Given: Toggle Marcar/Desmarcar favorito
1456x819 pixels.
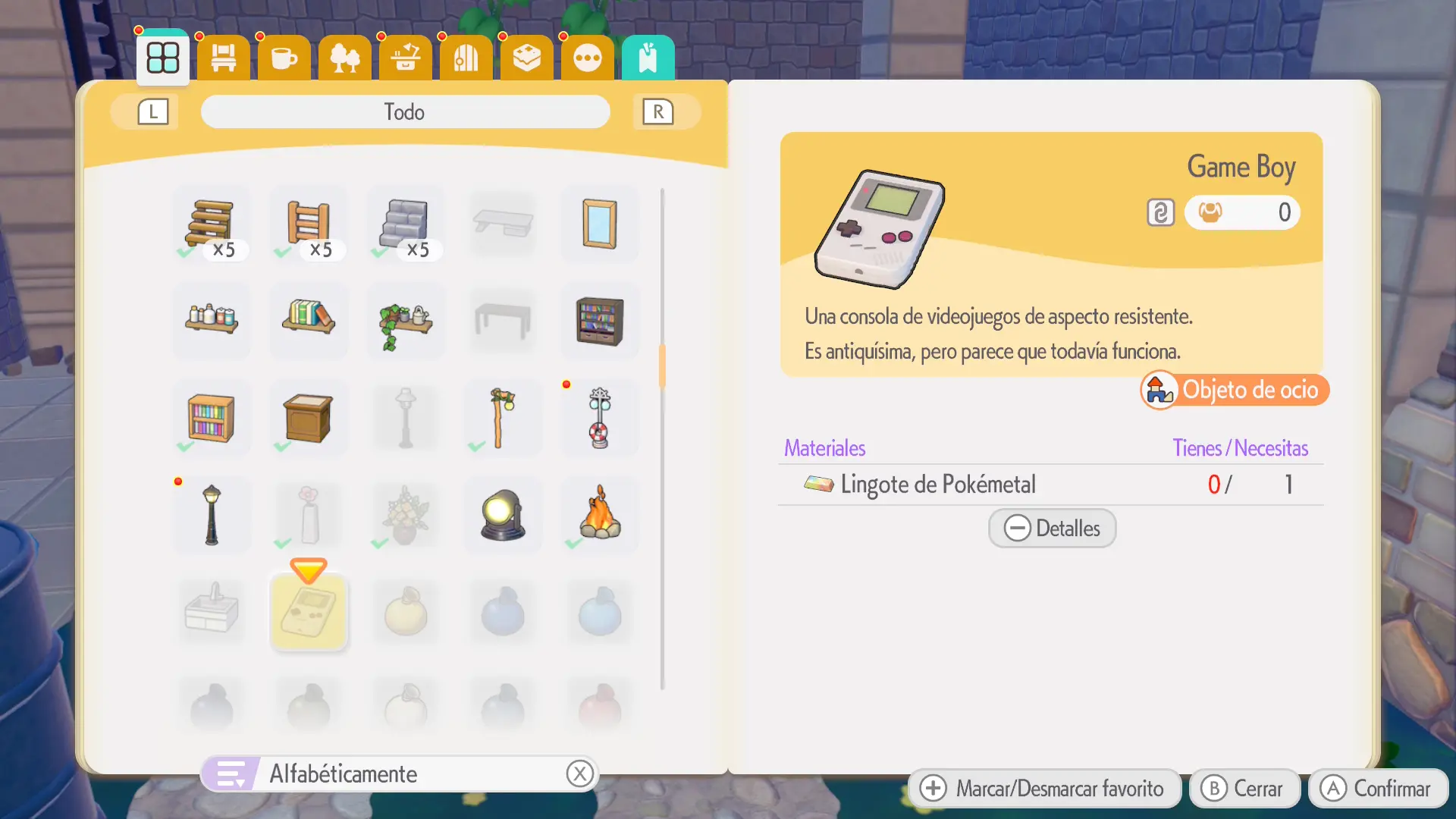Looking at the screenshot, I should [x=1044, y=789].
